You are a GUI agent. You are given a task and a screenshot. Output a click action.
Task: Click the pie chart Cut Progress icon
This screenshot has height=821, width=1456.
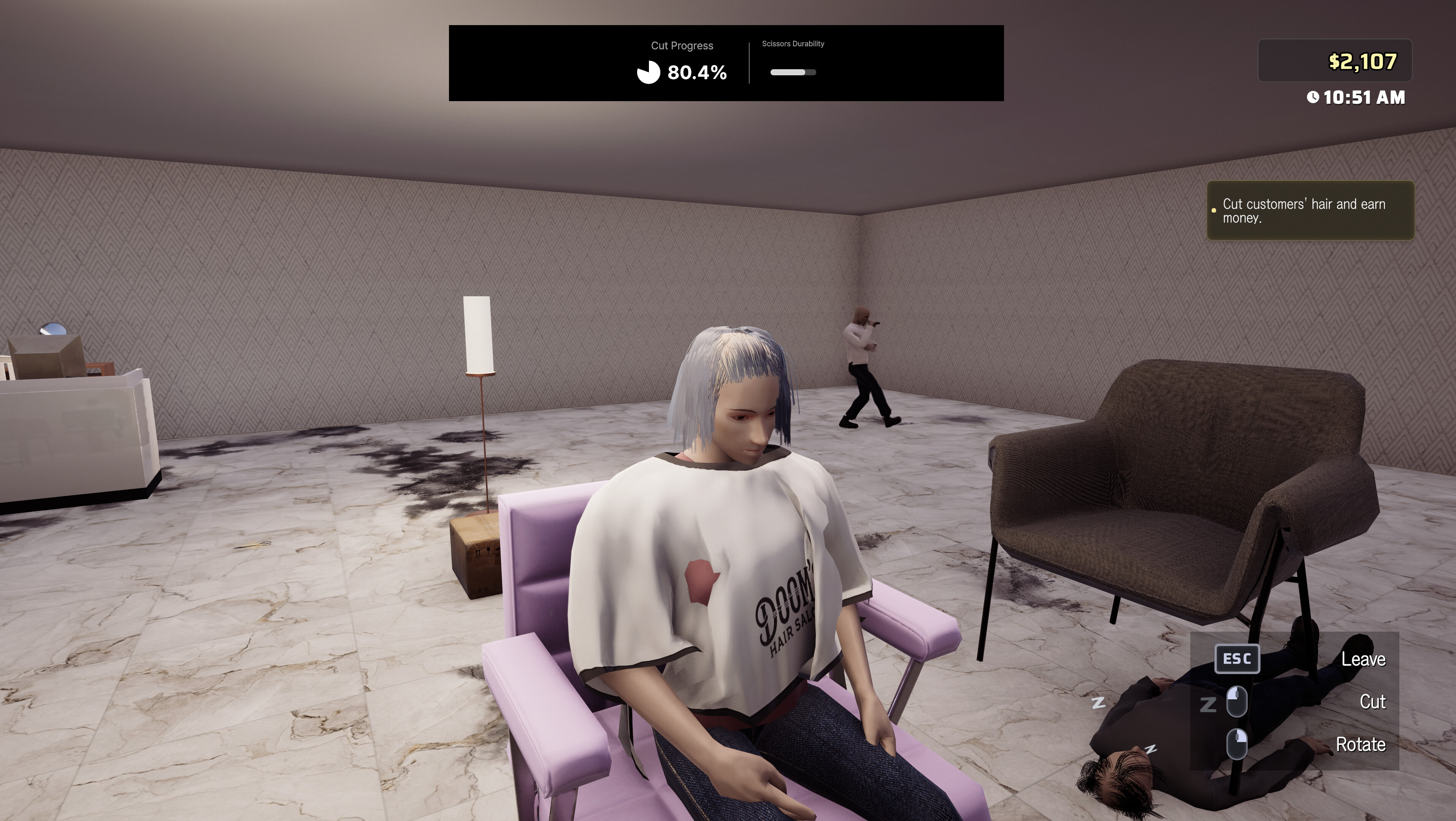click(x=648, y=72)
